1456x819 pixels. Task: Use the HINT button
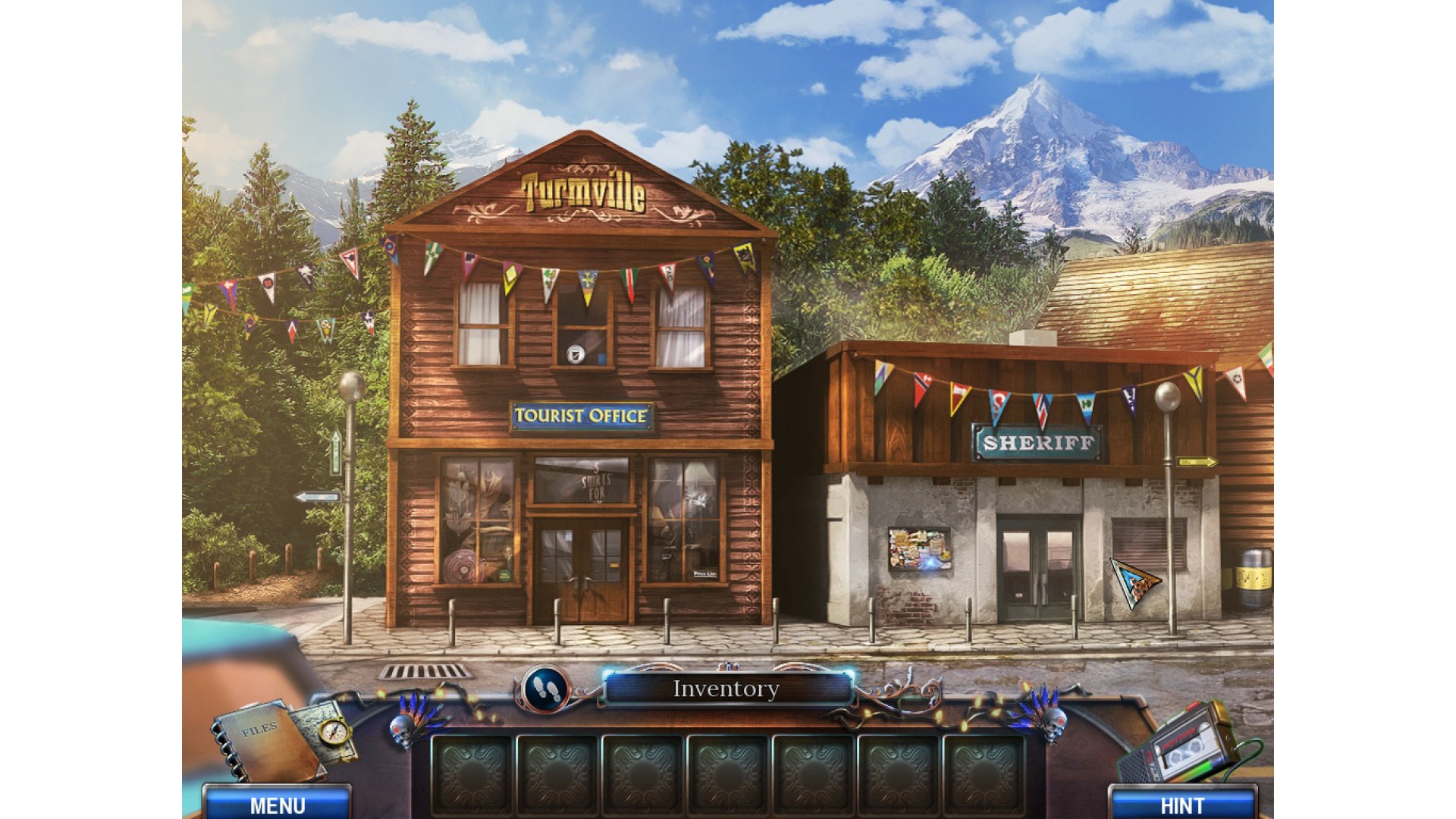click(x=1181, y=805)
